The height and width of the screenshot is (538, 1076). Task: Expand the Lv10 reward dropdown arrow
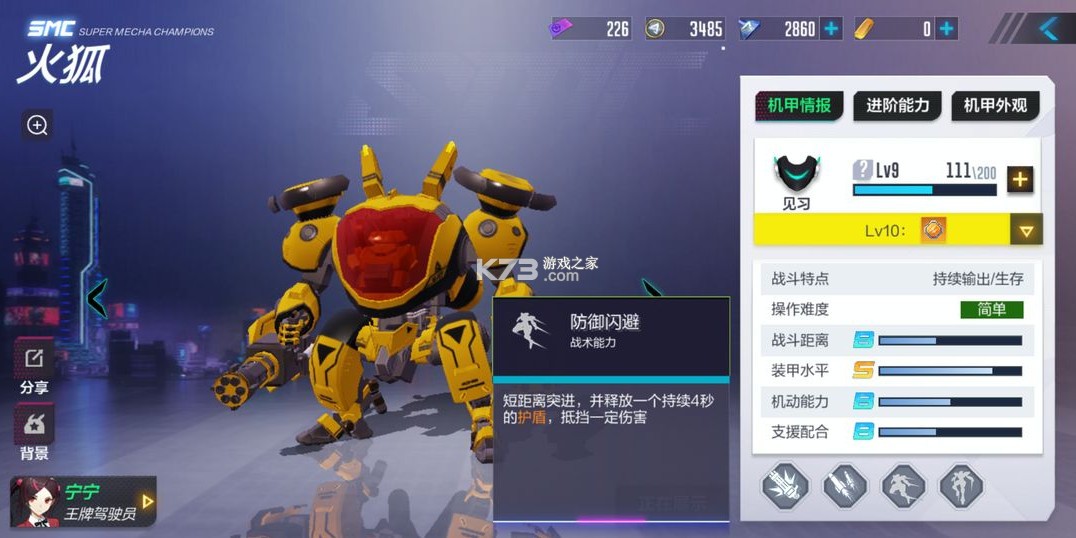click(1025, 230)
